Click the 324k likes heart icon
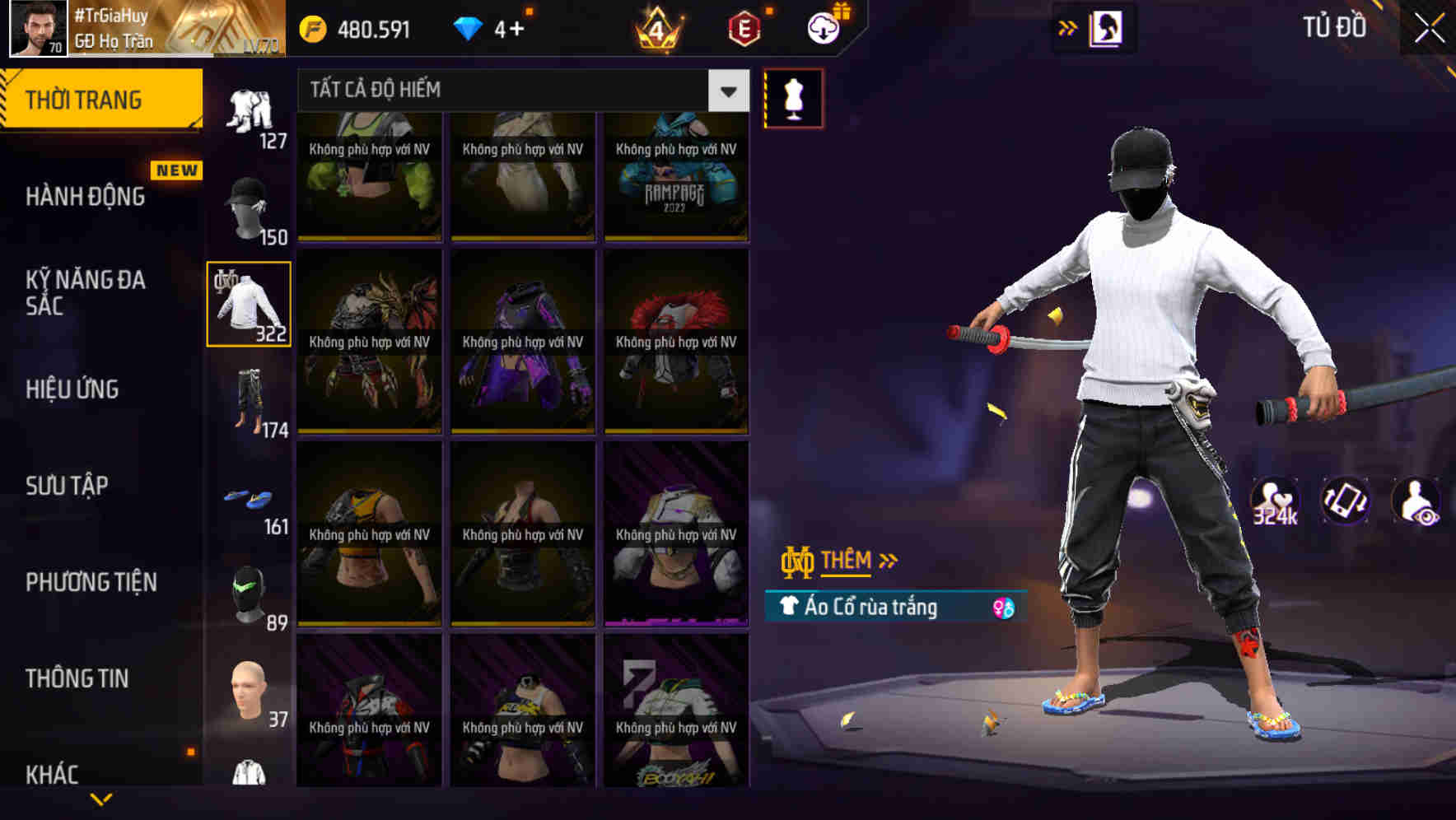The image size is (1456, 820). (x=1276, y=500)
